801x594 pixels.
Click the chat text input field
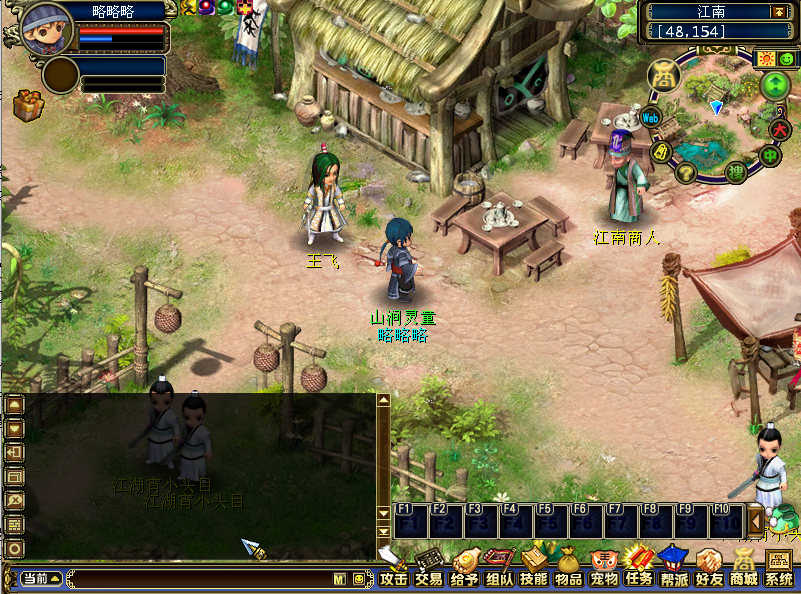(x=200, y=579)
